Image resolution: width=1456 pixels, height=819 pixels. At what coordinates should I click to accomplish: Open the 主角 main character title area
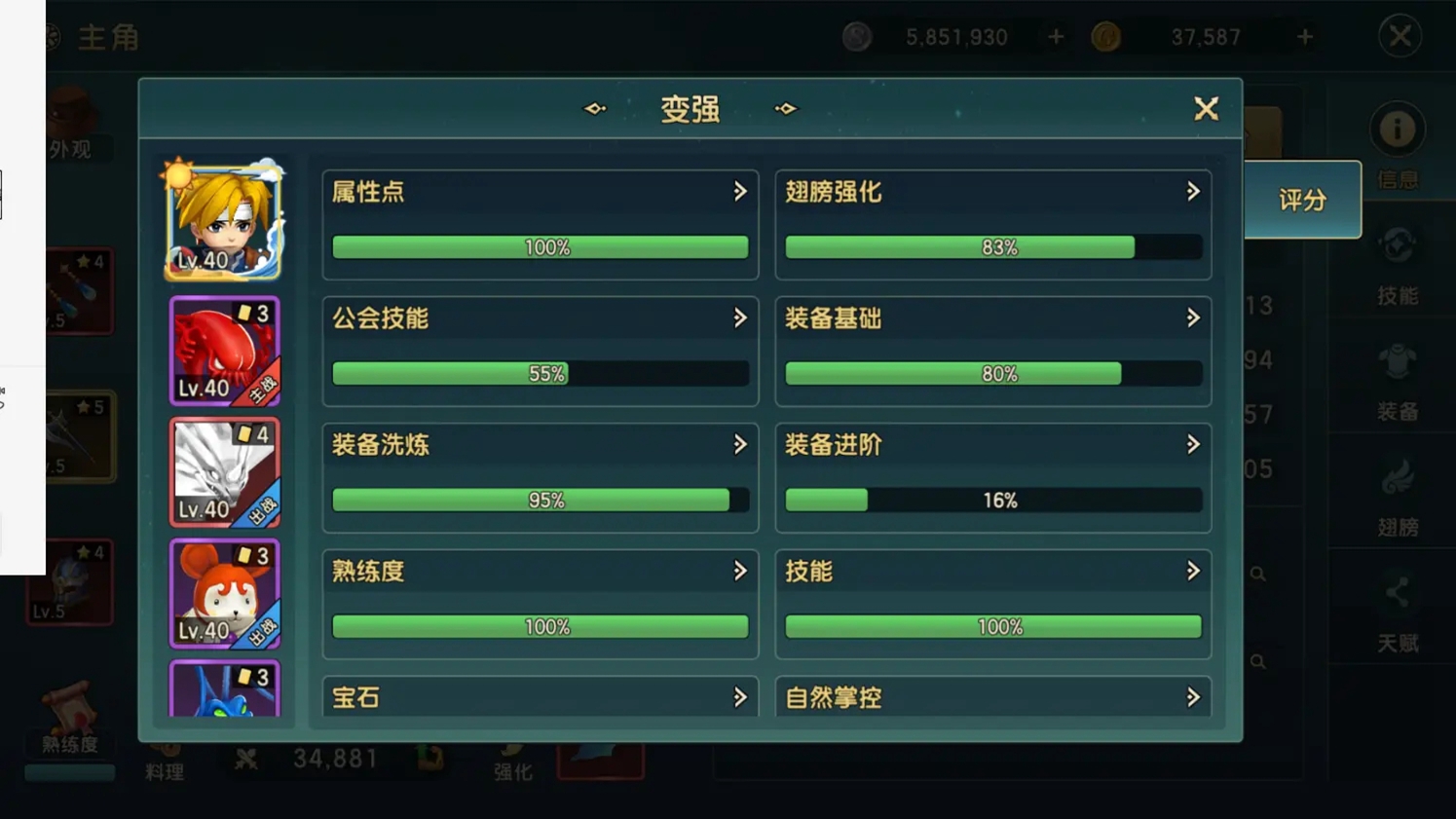pos(108,38)
